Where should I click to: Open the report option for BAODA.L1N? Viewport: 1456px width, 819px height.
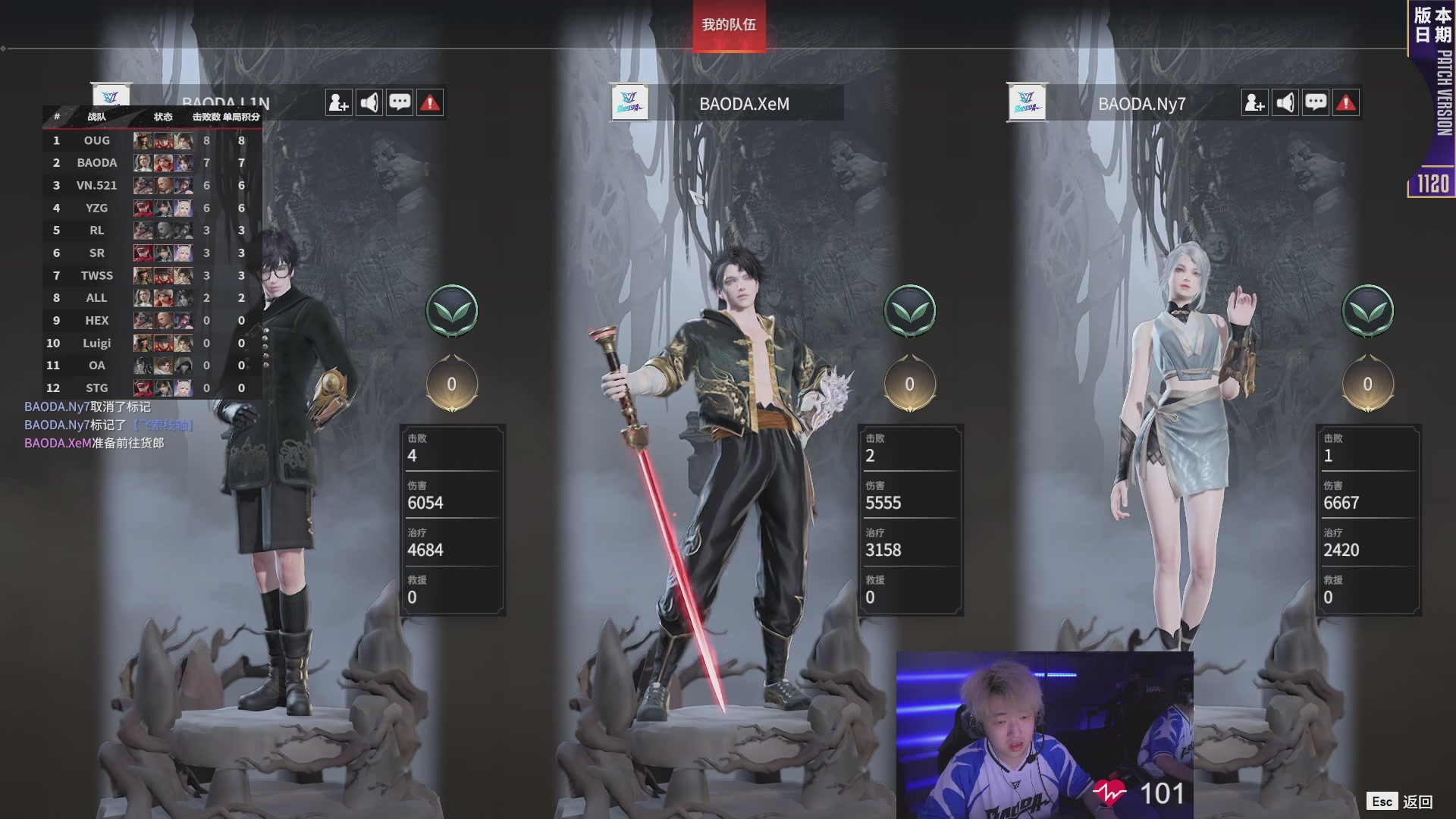pos(430,102)
